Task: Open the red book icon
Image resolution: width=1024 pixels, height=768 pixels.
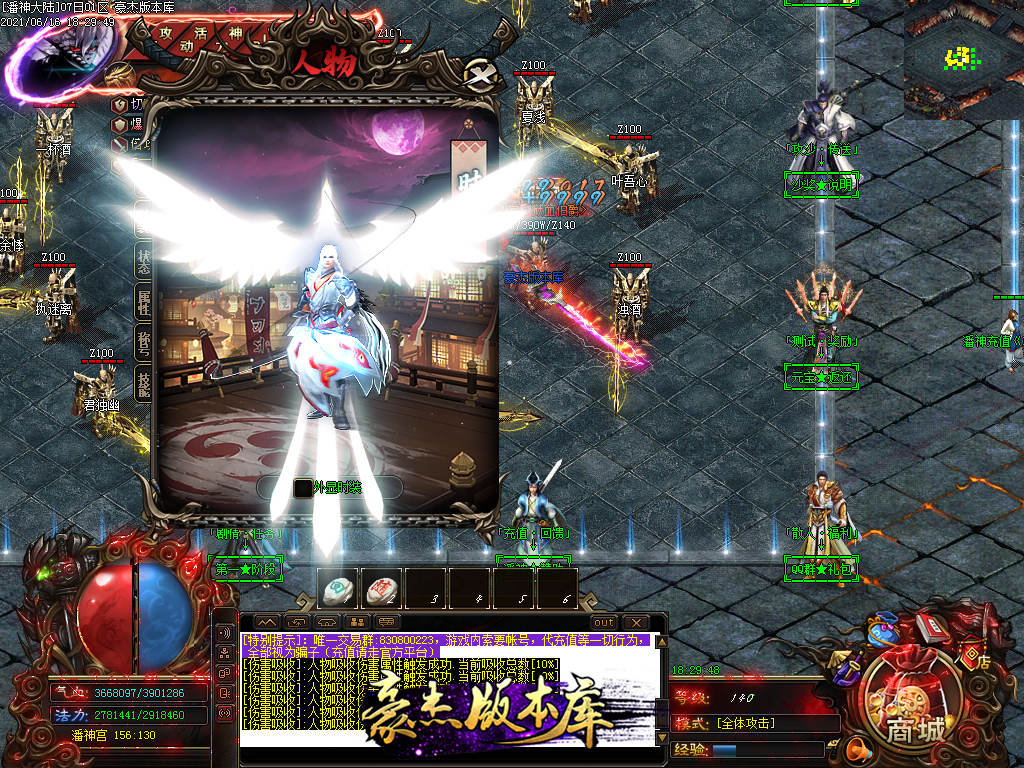Action: click(x=931, y=626)
